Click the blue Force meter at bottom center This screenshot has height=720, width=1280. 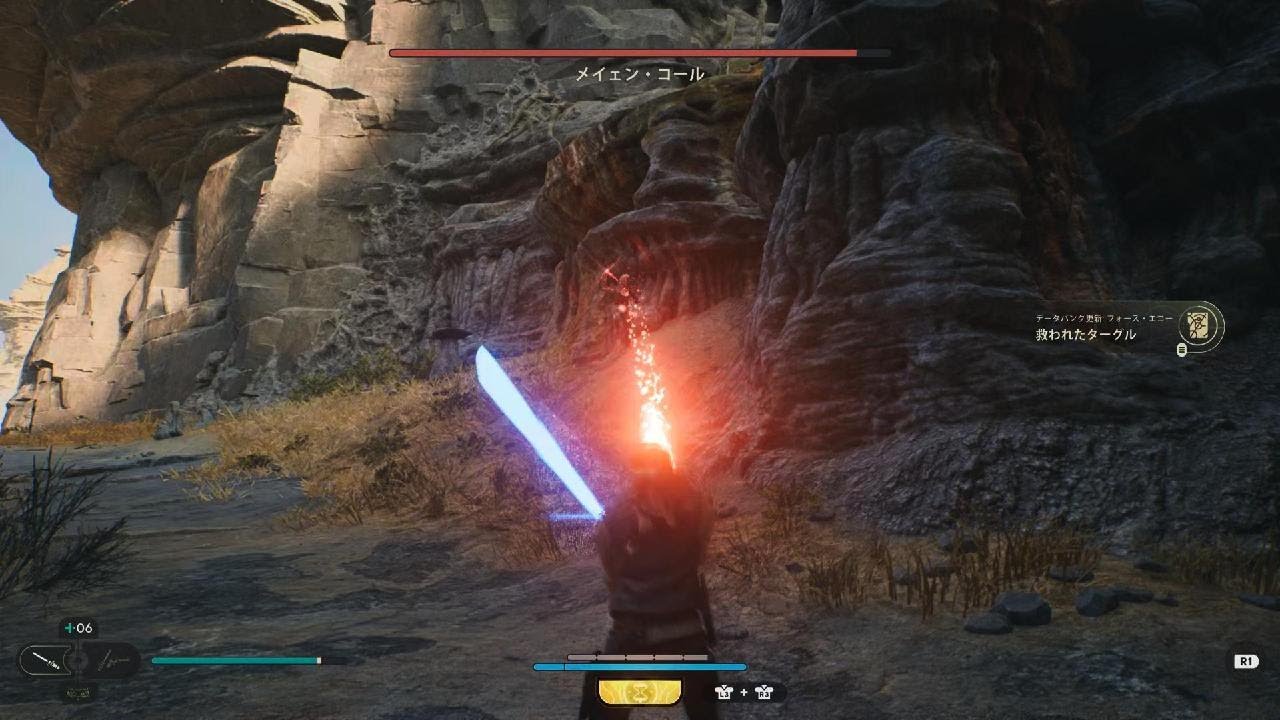click(640, 666)
